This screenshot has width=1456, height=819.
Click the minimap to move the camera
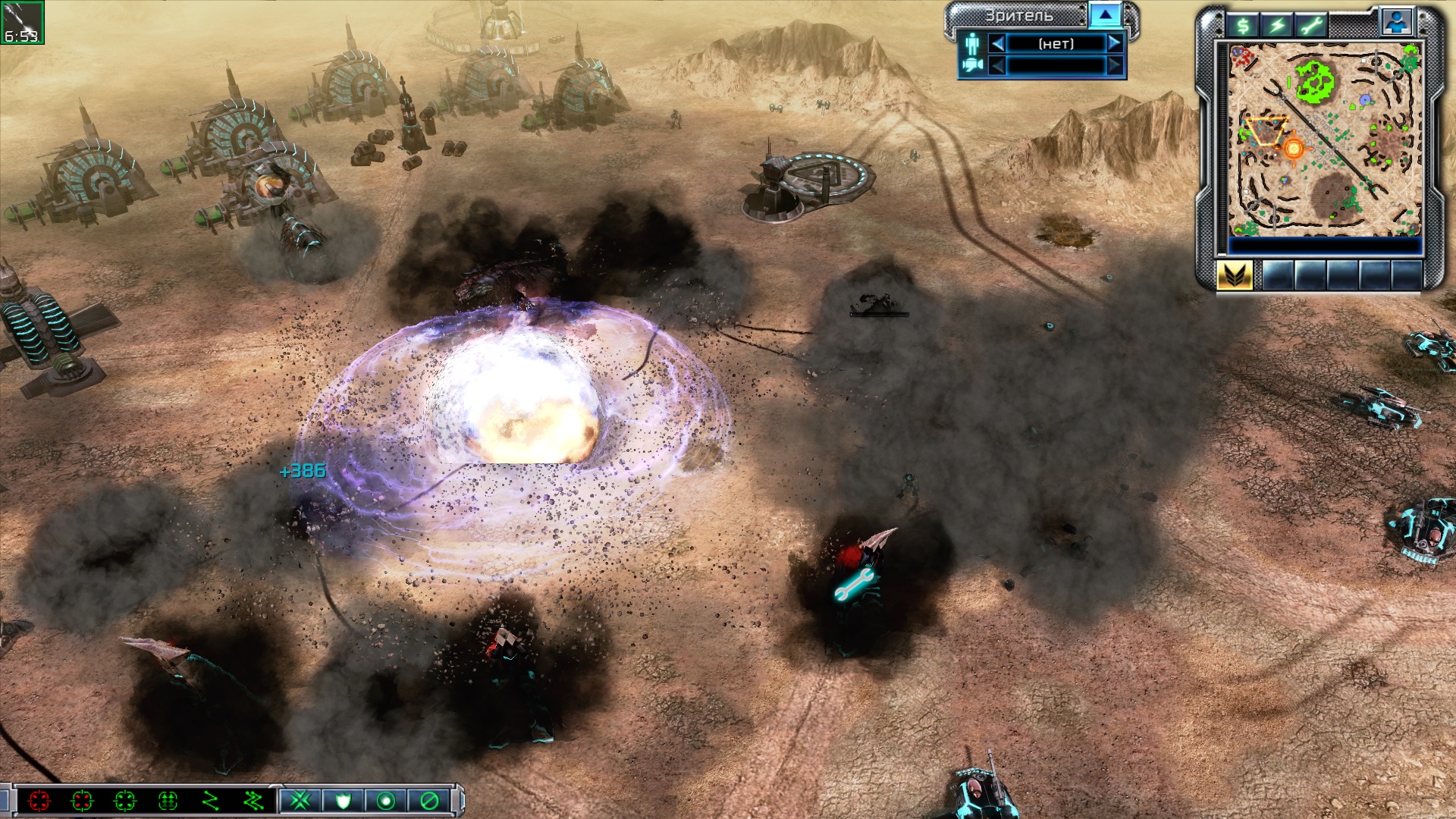(x=1323, y=139)
